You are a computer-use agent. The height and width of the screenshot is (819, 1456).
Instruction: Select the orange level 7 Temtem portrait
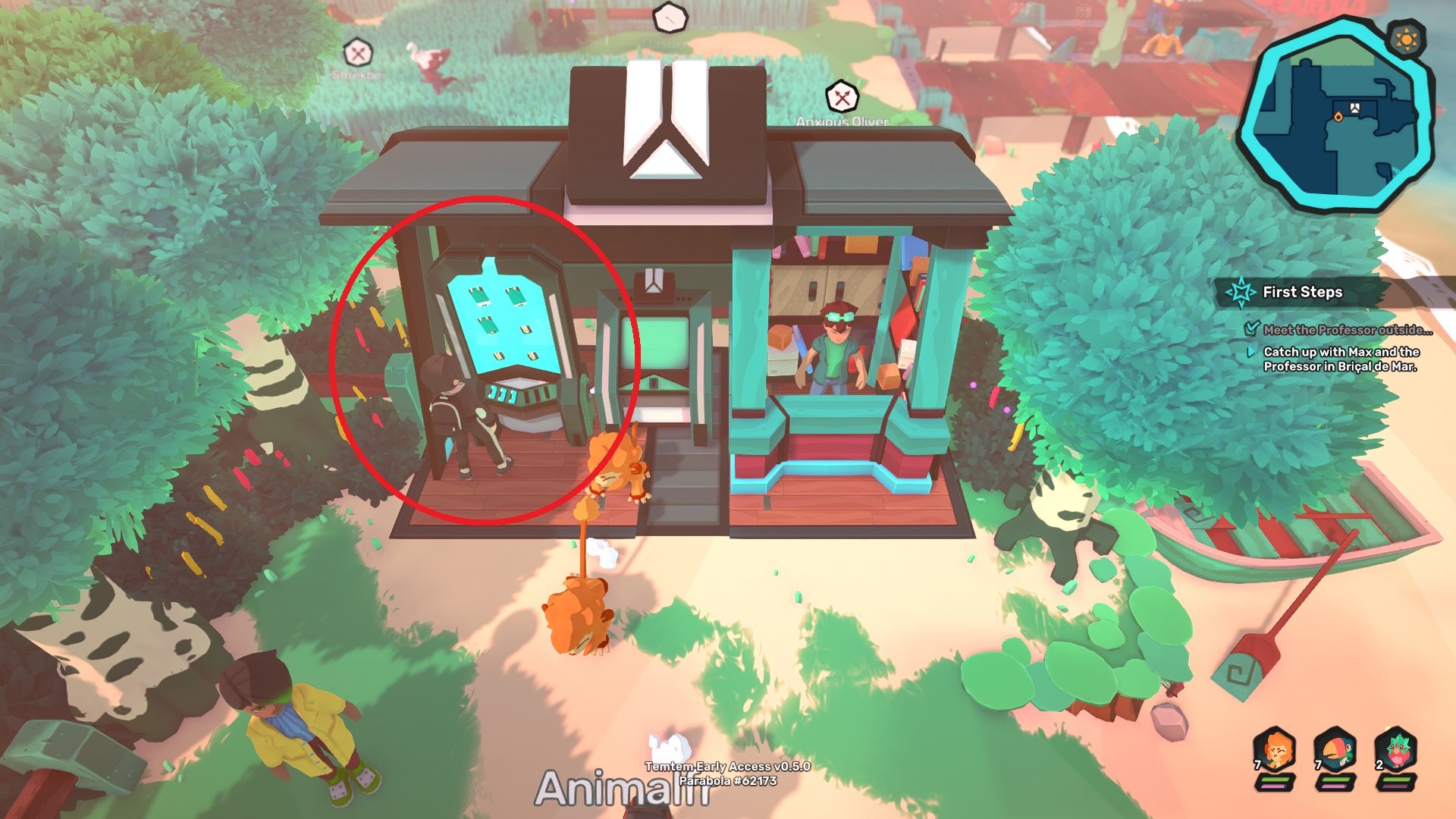point(1275,749)
